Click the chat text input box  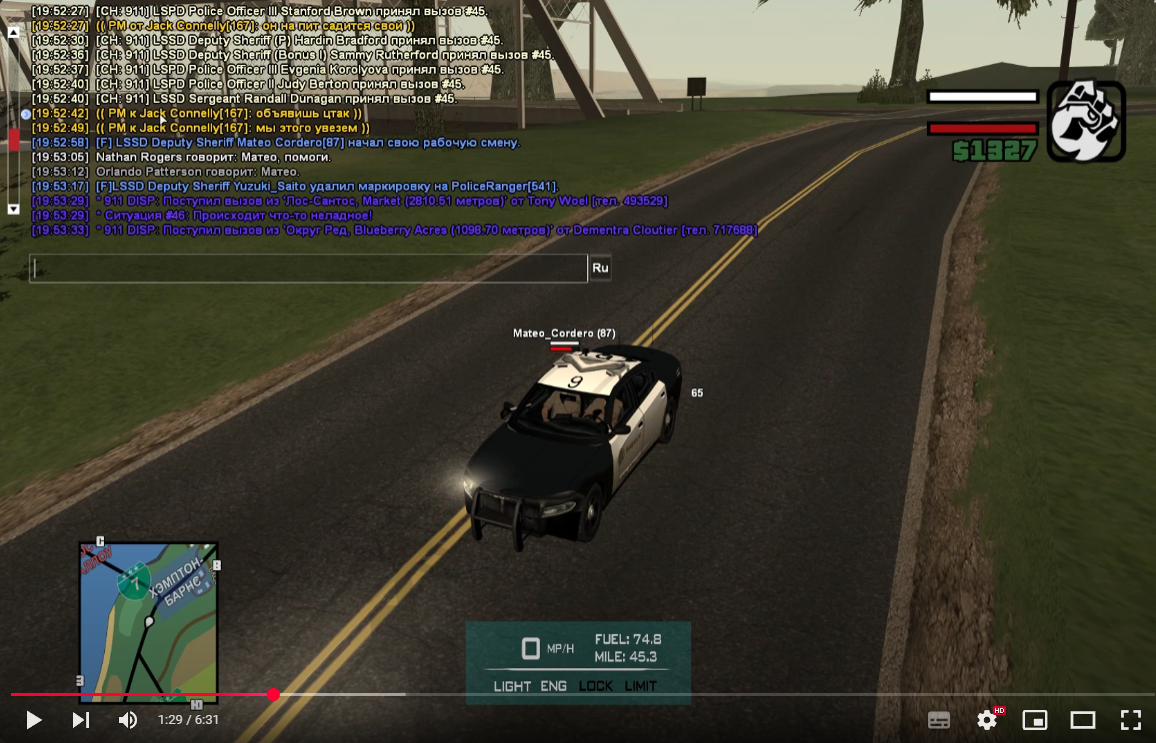[x=308, y=268]
